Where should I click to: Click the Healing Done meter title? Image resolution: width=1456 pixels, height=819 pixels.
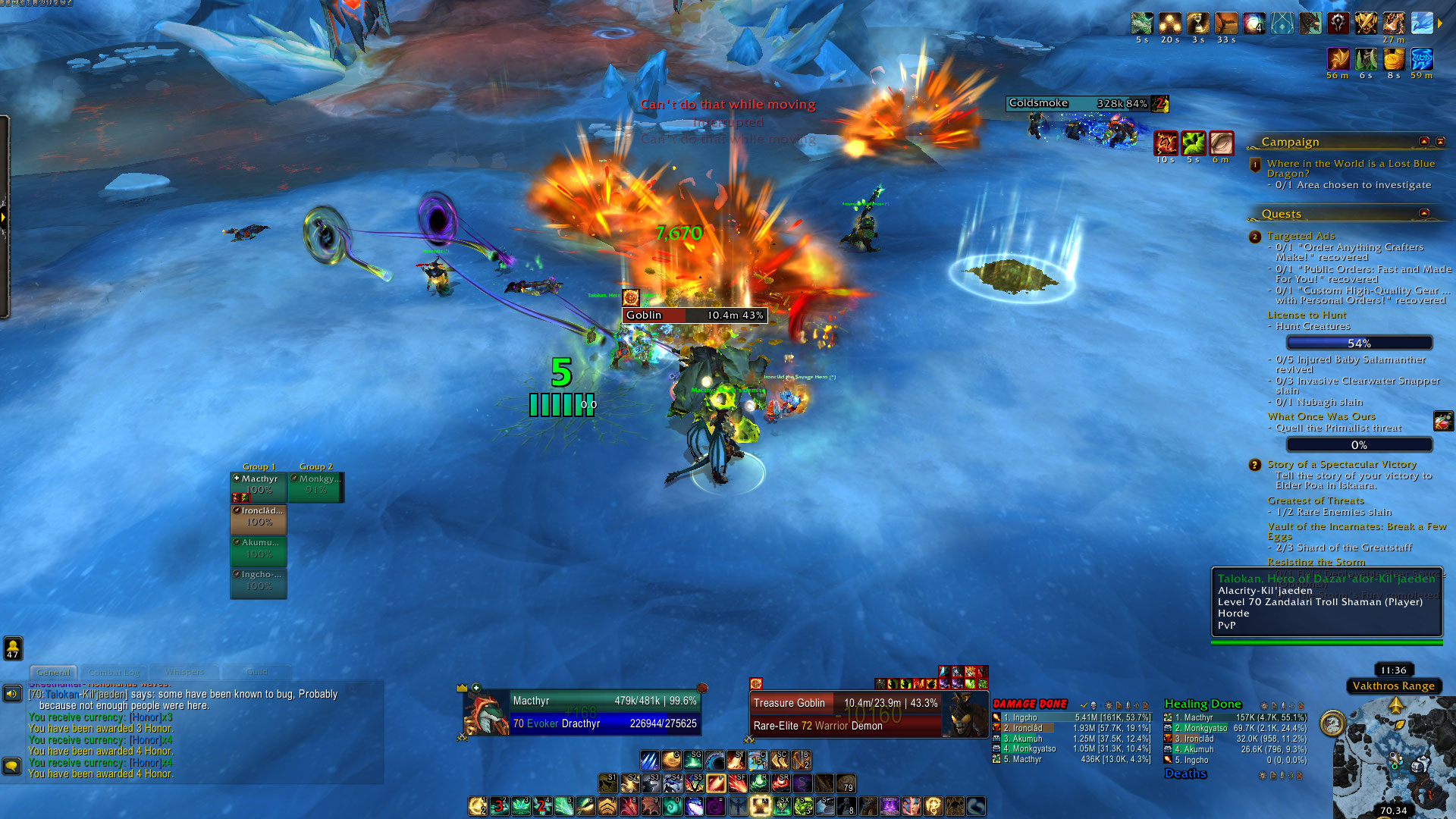tap(1203, 704)
